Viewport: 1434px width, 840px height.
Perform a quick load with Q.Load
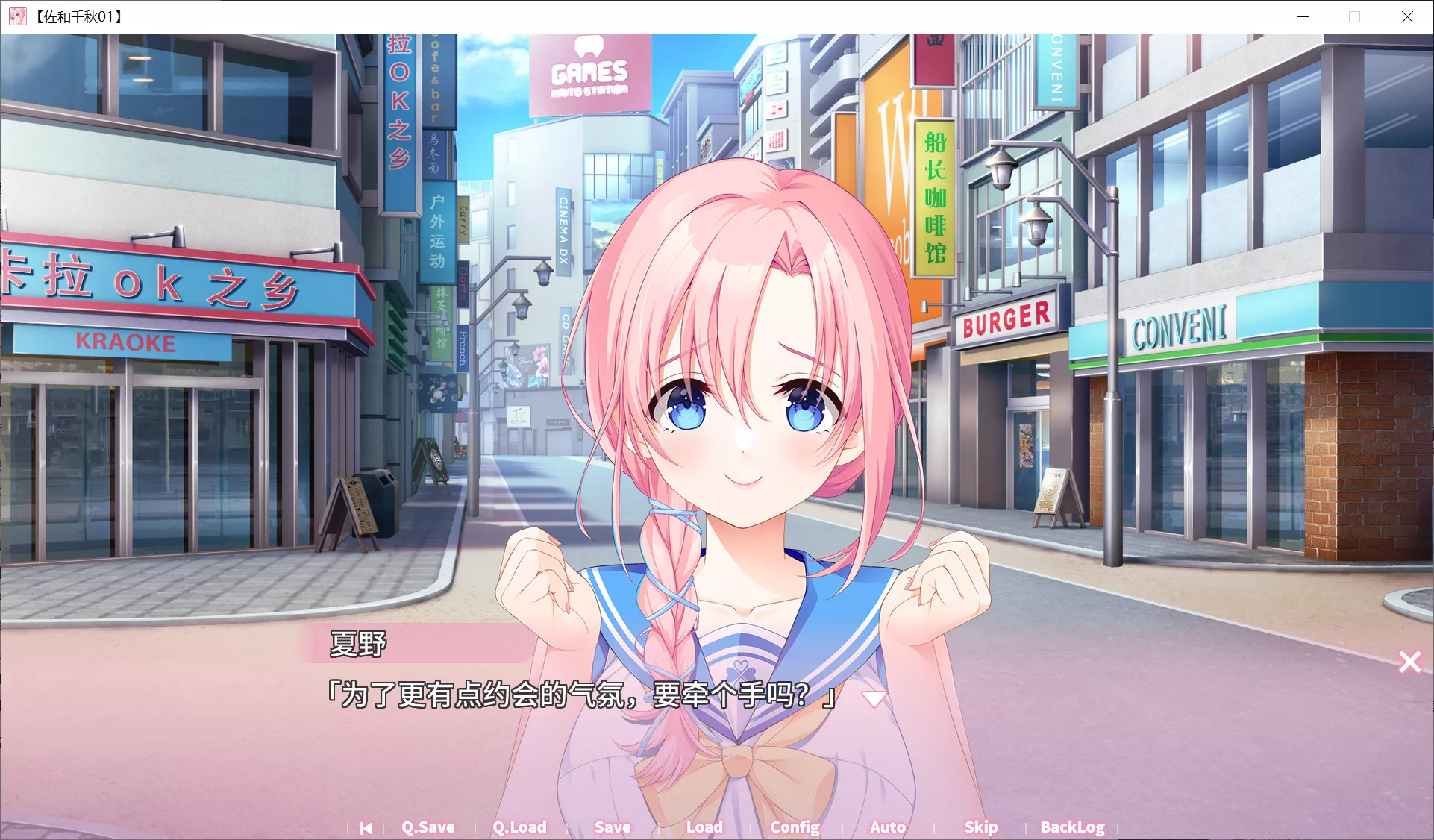[x=519, y=827]
